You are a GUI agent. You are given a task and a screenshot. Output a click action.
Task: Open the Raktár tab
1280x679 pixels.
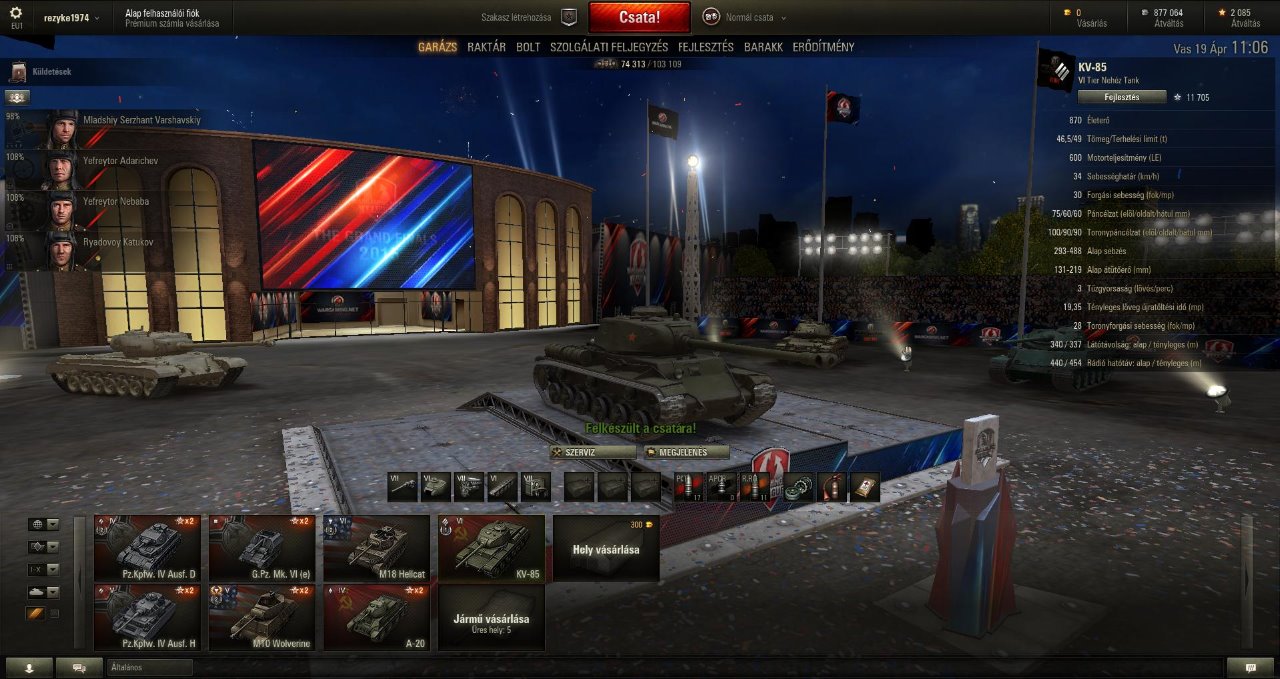(x=487, y=47)
